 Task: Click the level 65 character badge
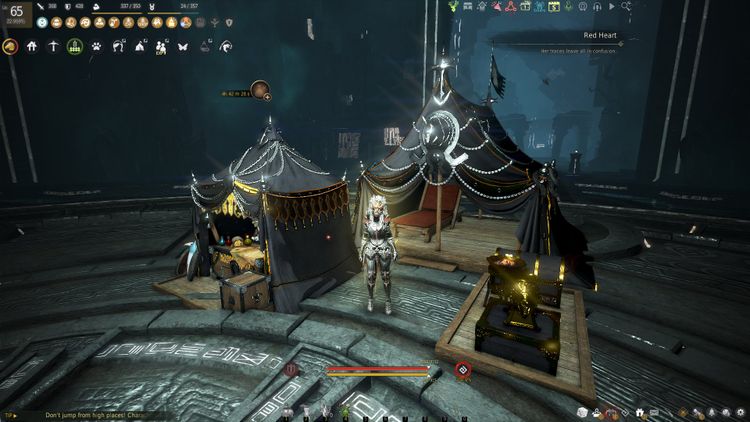pos(16,13)
